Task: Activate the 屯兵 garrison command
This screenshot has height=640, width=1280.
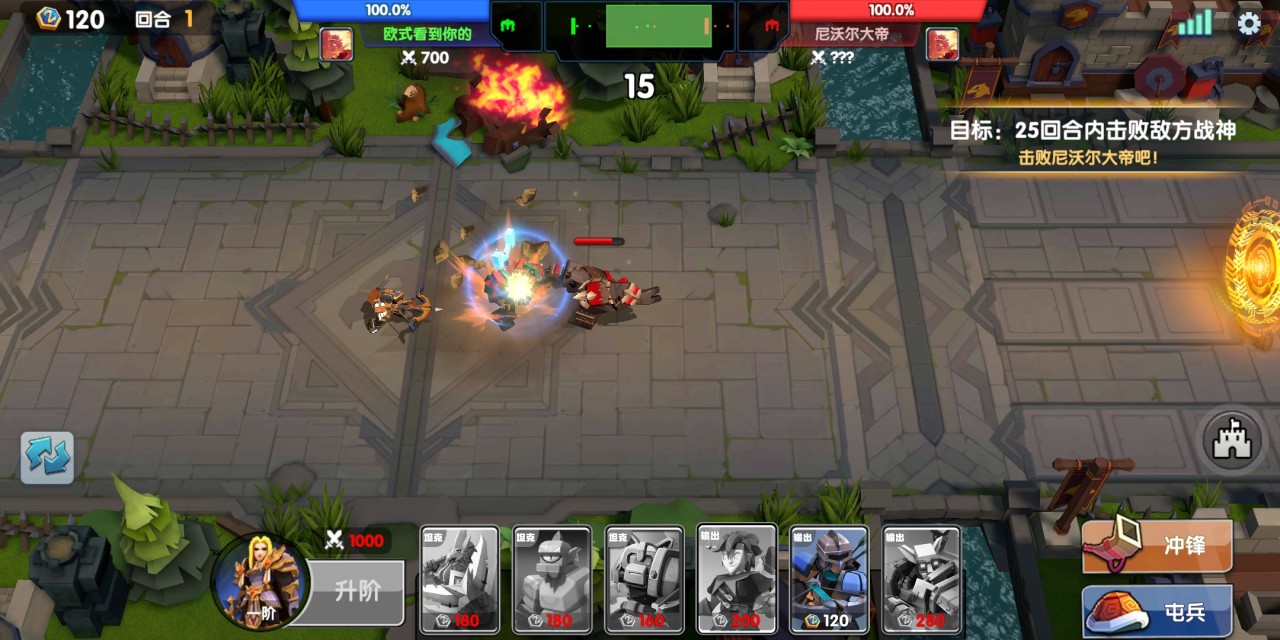Action: 1158,611
